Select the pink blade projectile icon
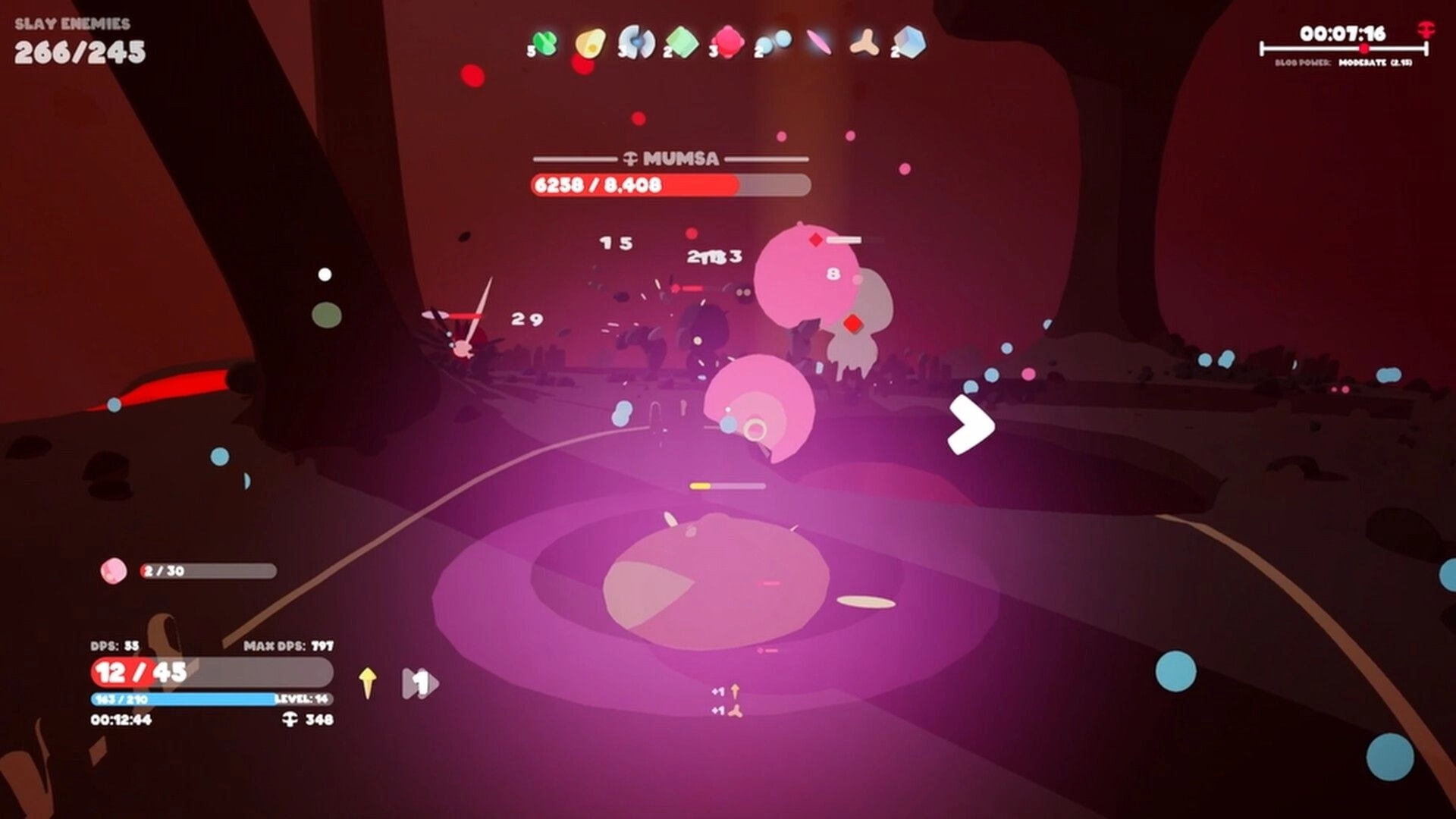This screenshot has height=819, width=1456. point(820,43)
